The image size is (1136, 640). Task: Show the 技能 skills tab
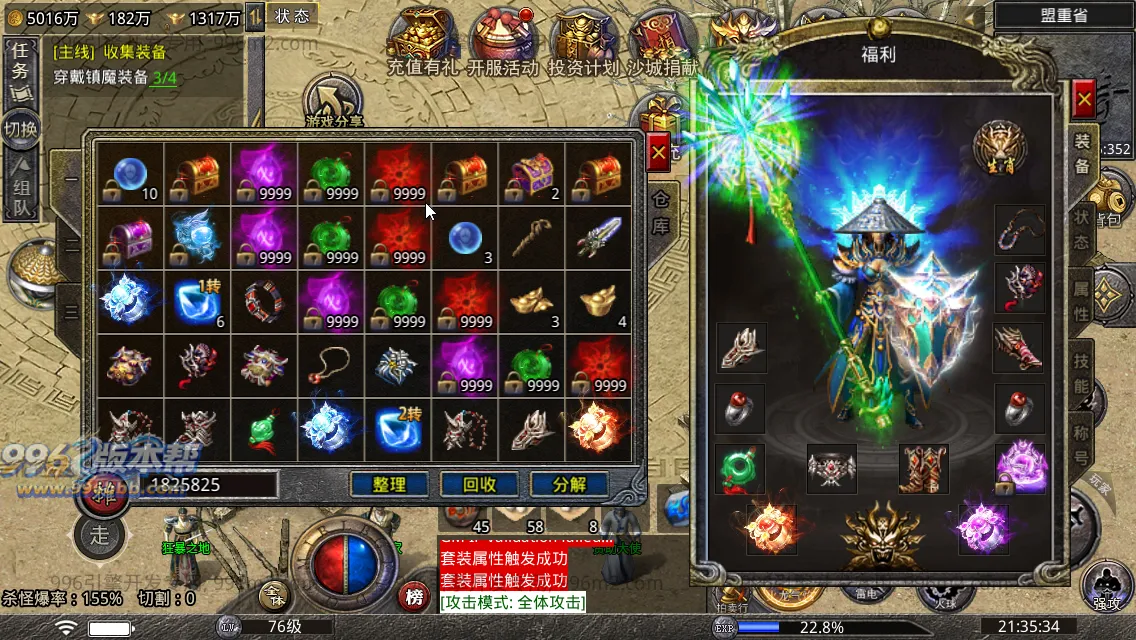tap(1083, 371)
